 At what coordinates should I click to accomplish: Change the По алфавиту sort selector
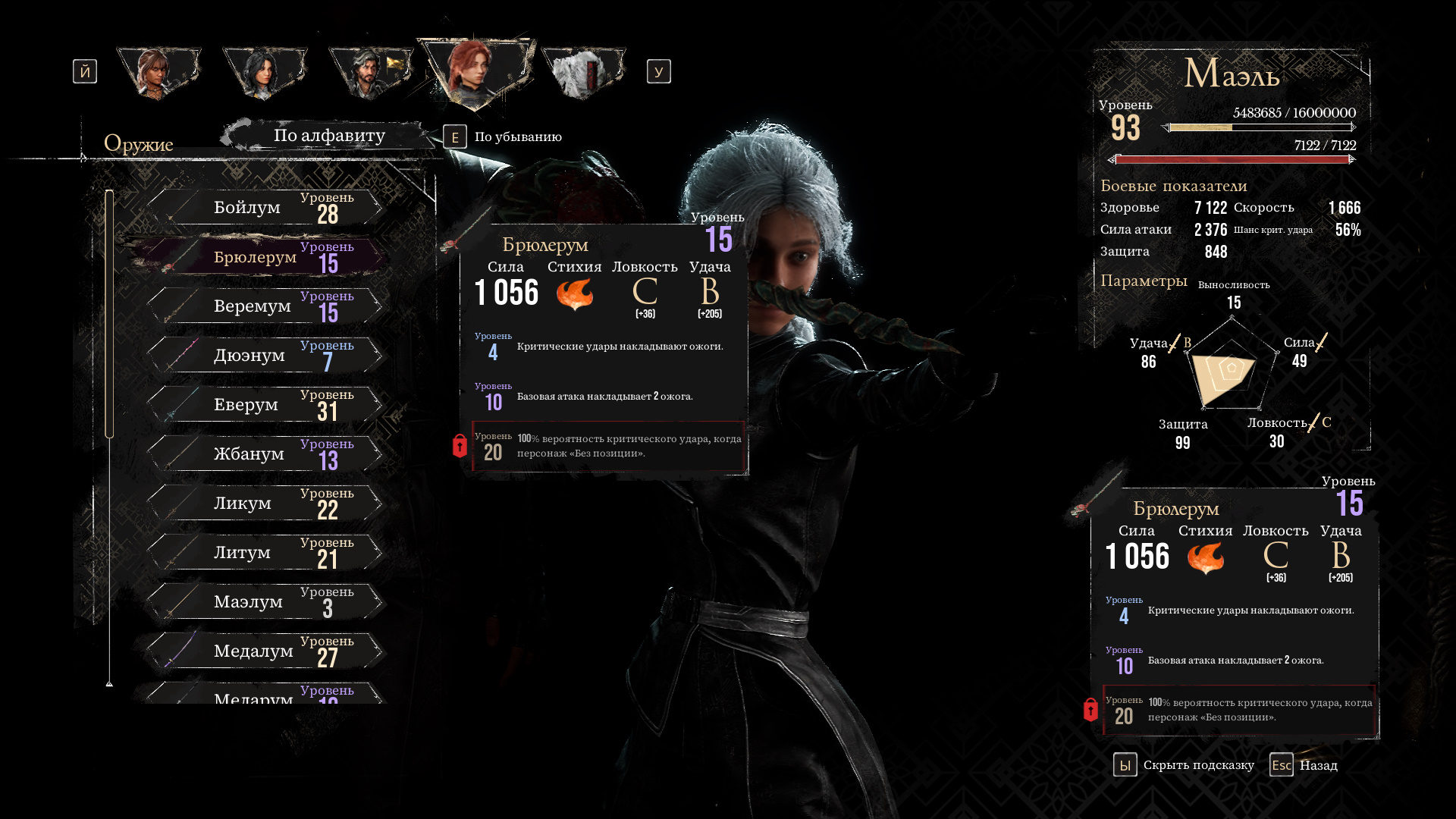click(329, 136)
